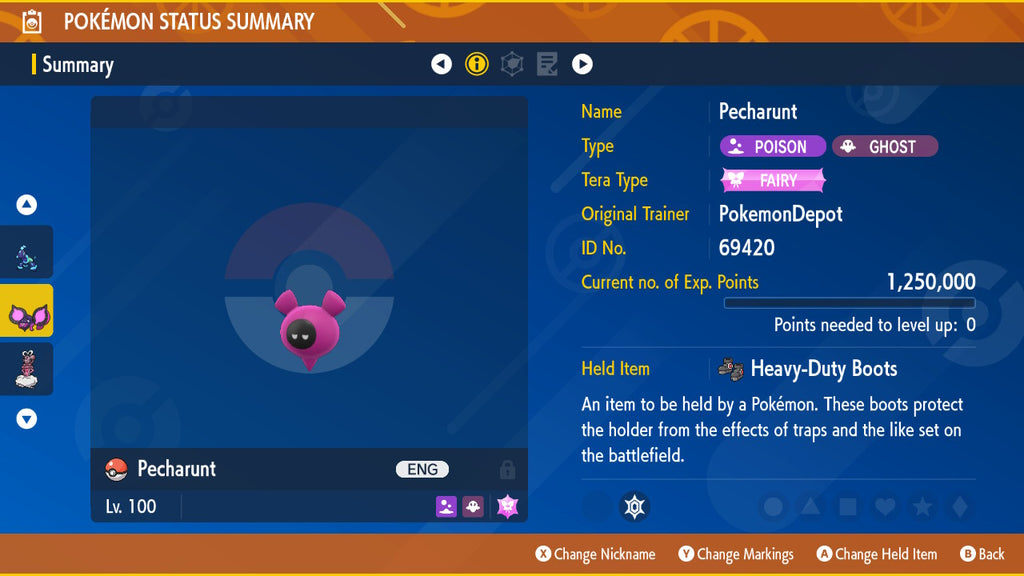This screenshot has height=576, width=1024.
Task: Click the Fairy Tera Type badge
Action: click(x=773, y=181)
